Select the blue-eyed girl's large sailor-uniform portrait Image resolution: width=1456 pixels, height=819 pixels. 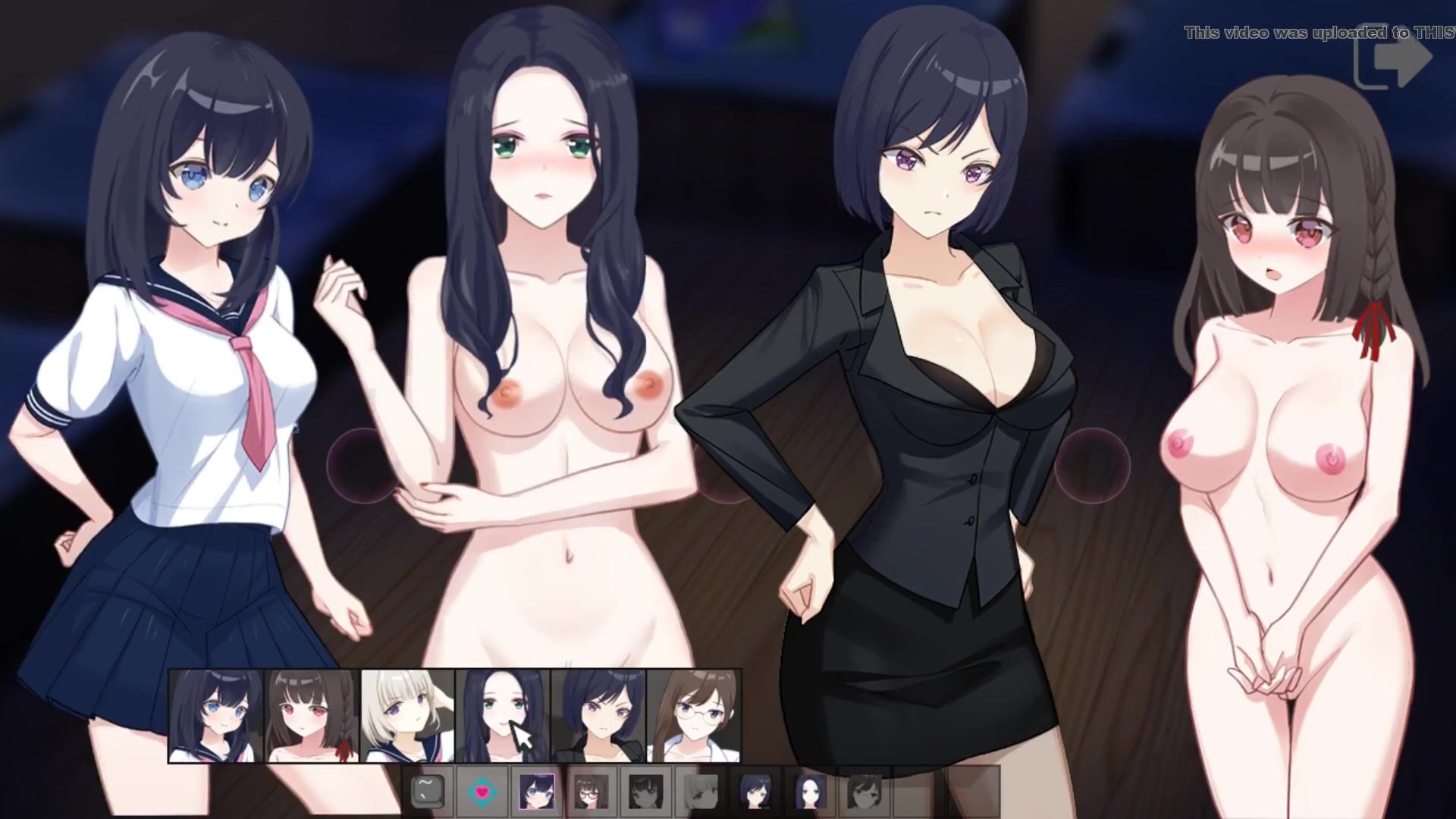[x=215, y=716]
